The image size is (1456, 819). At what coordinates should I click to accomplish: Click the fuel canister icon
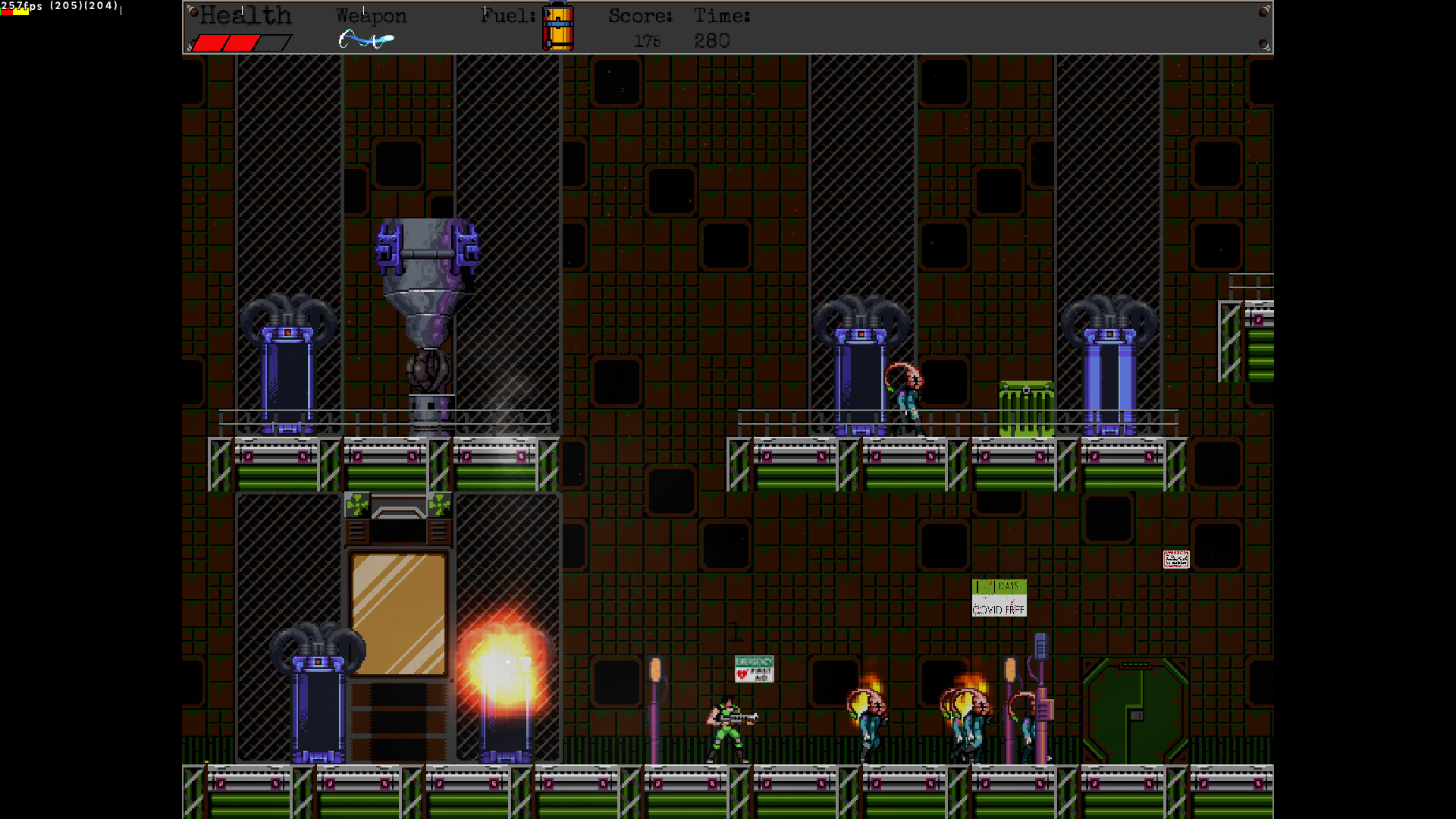point(558,27)
